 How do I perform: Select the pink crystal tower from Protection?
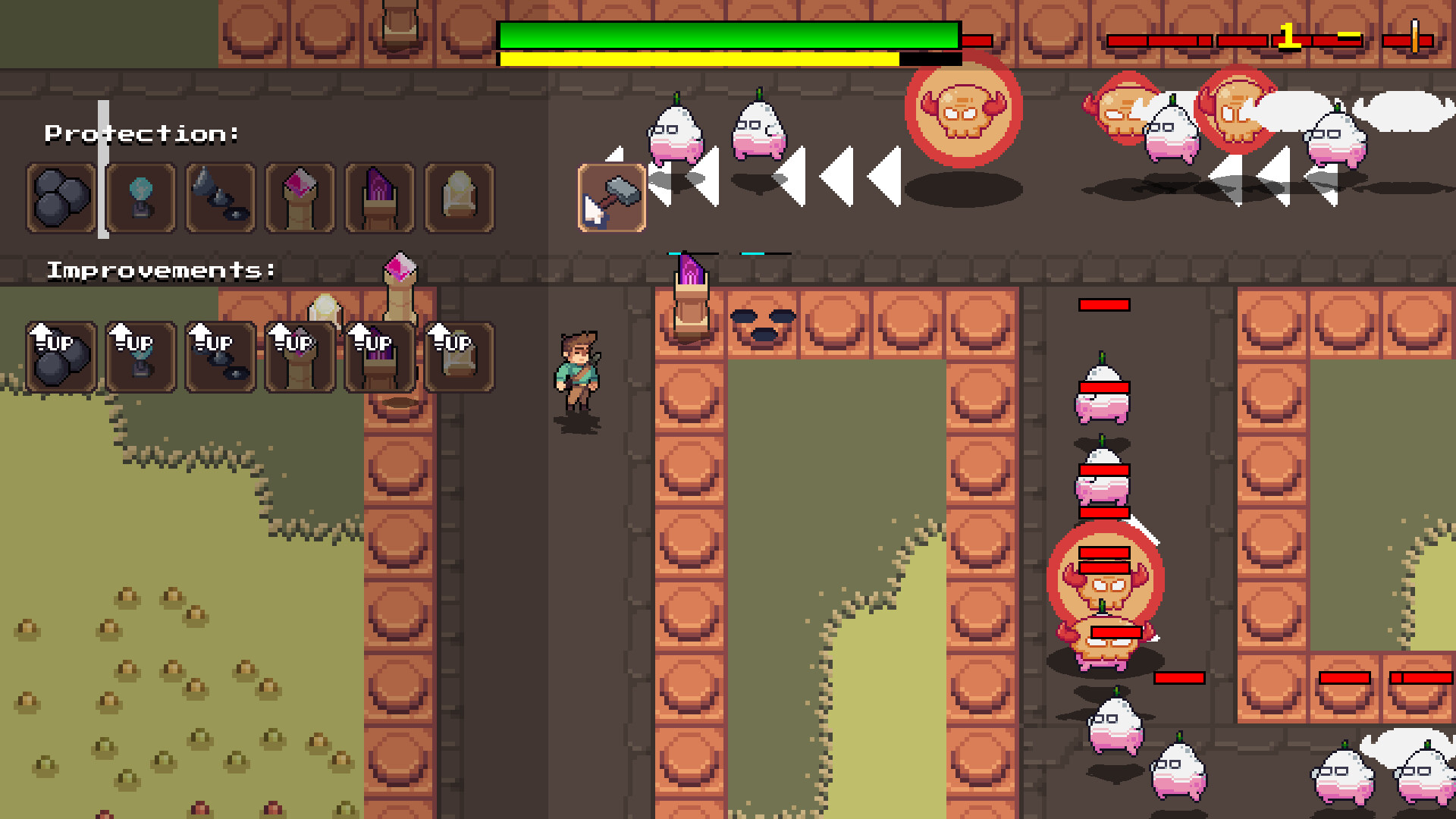point(299,199)
